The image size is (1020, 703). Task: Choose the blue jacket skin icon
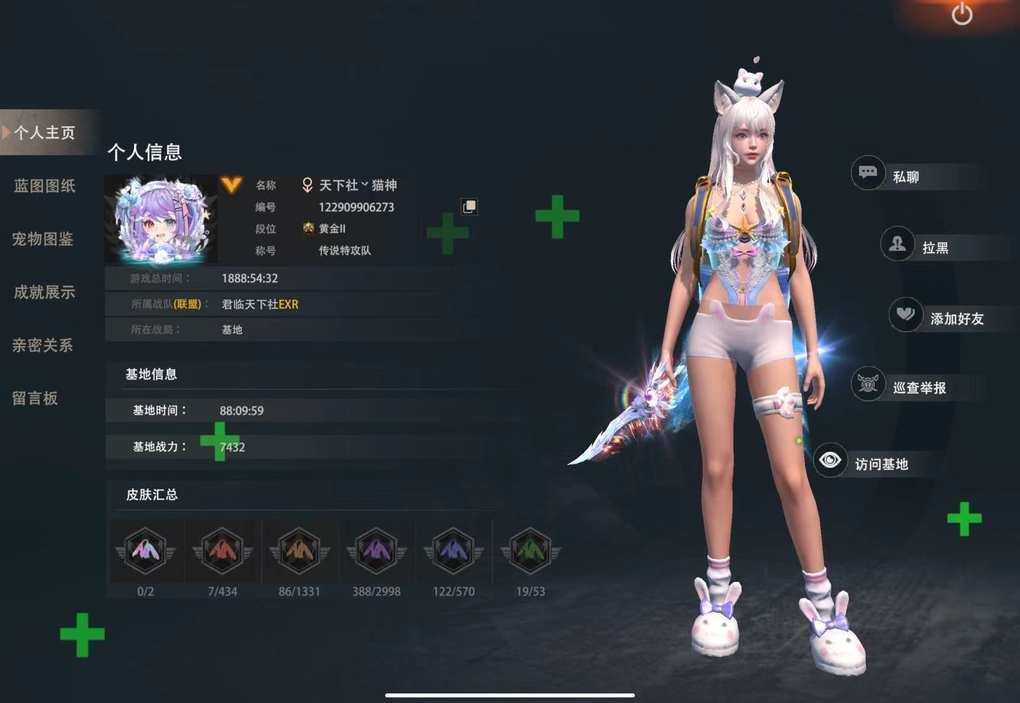[x=453, y=549]
